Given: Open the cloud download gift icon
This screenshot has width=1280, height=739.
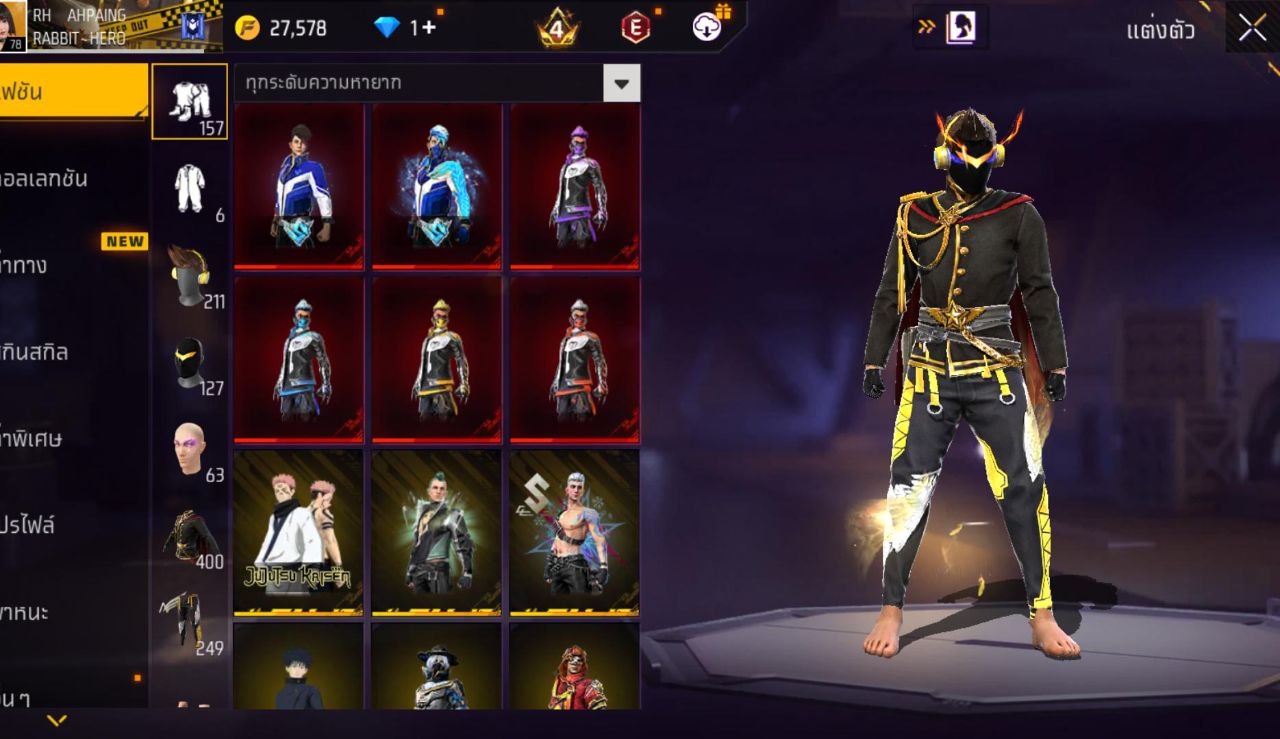Looking at the screenshot, I should pos(708,28).
